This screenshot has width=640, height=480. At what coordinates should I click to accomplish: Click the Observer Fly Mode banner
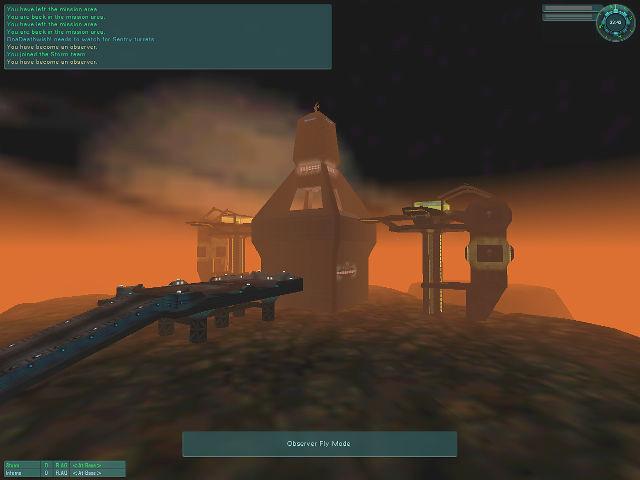[x=319, y=444]
